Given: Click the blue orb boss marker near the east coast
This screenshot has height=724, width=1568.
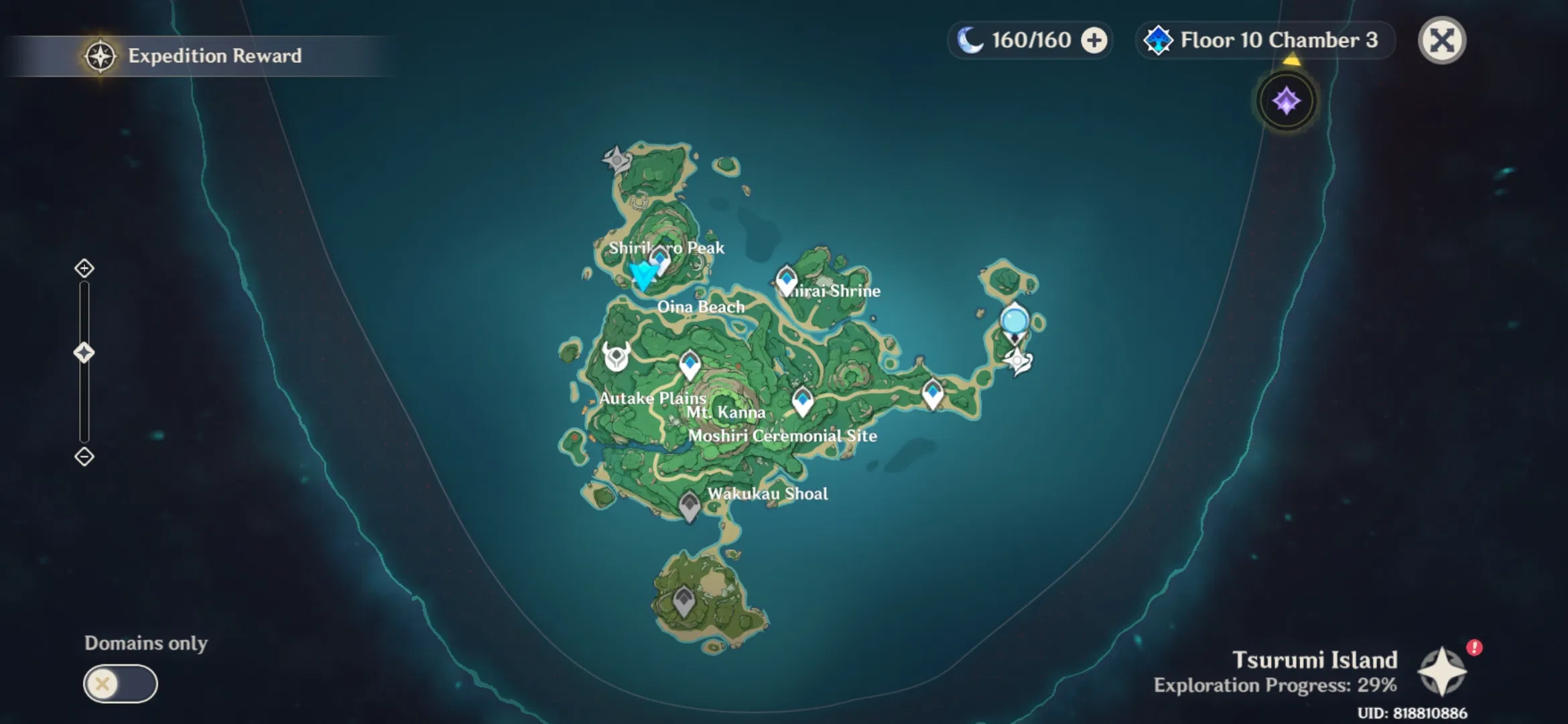Looking at the screenshot, I should (x=1014, y=321).
